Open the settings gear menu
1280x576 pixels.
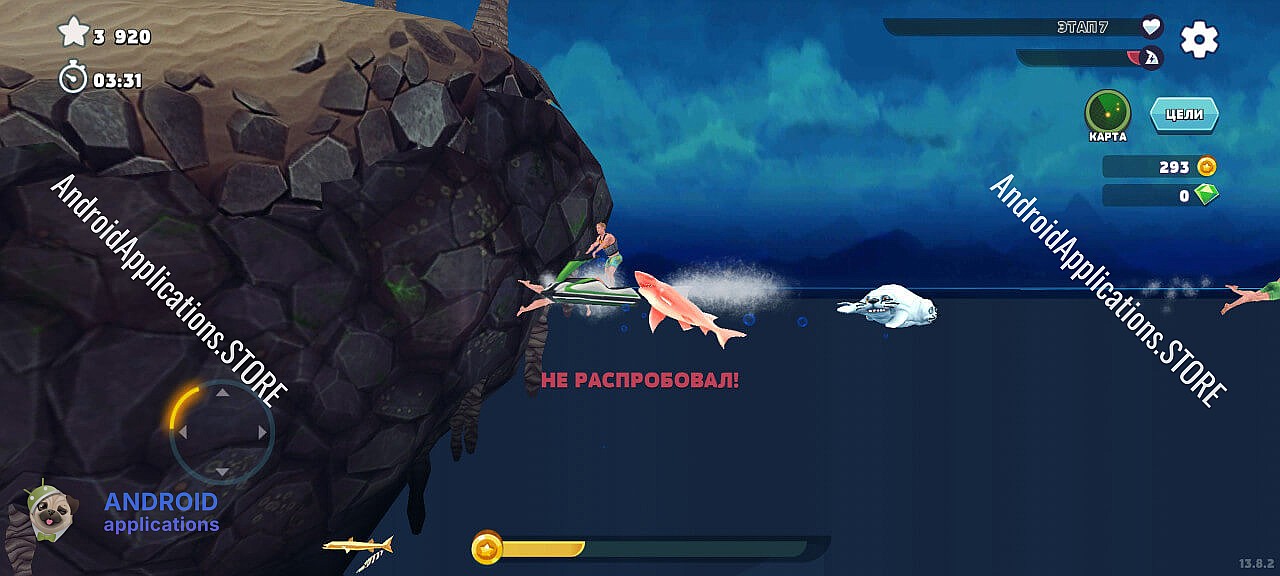point(1199,39)
